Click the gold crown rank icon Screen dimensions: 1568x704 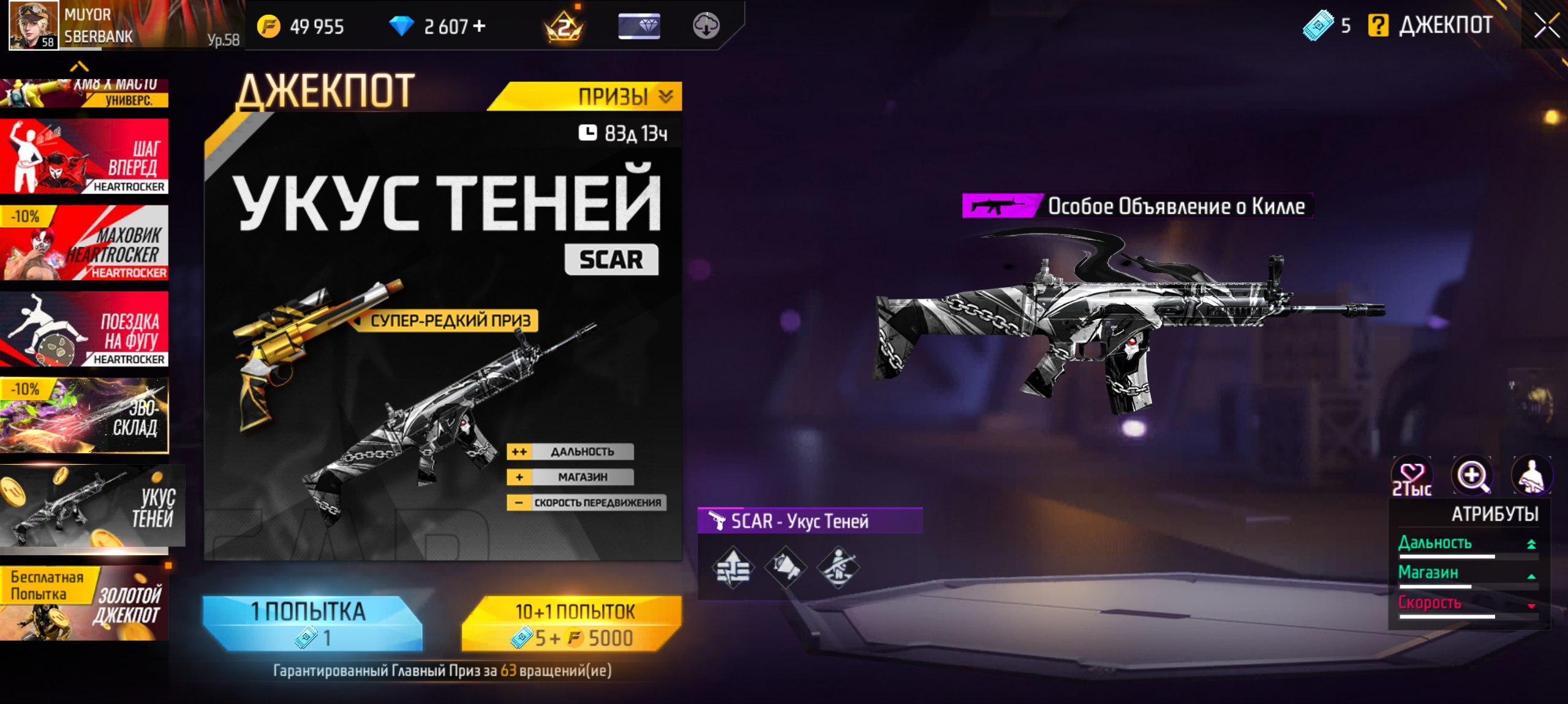click(x=563, y=26)
